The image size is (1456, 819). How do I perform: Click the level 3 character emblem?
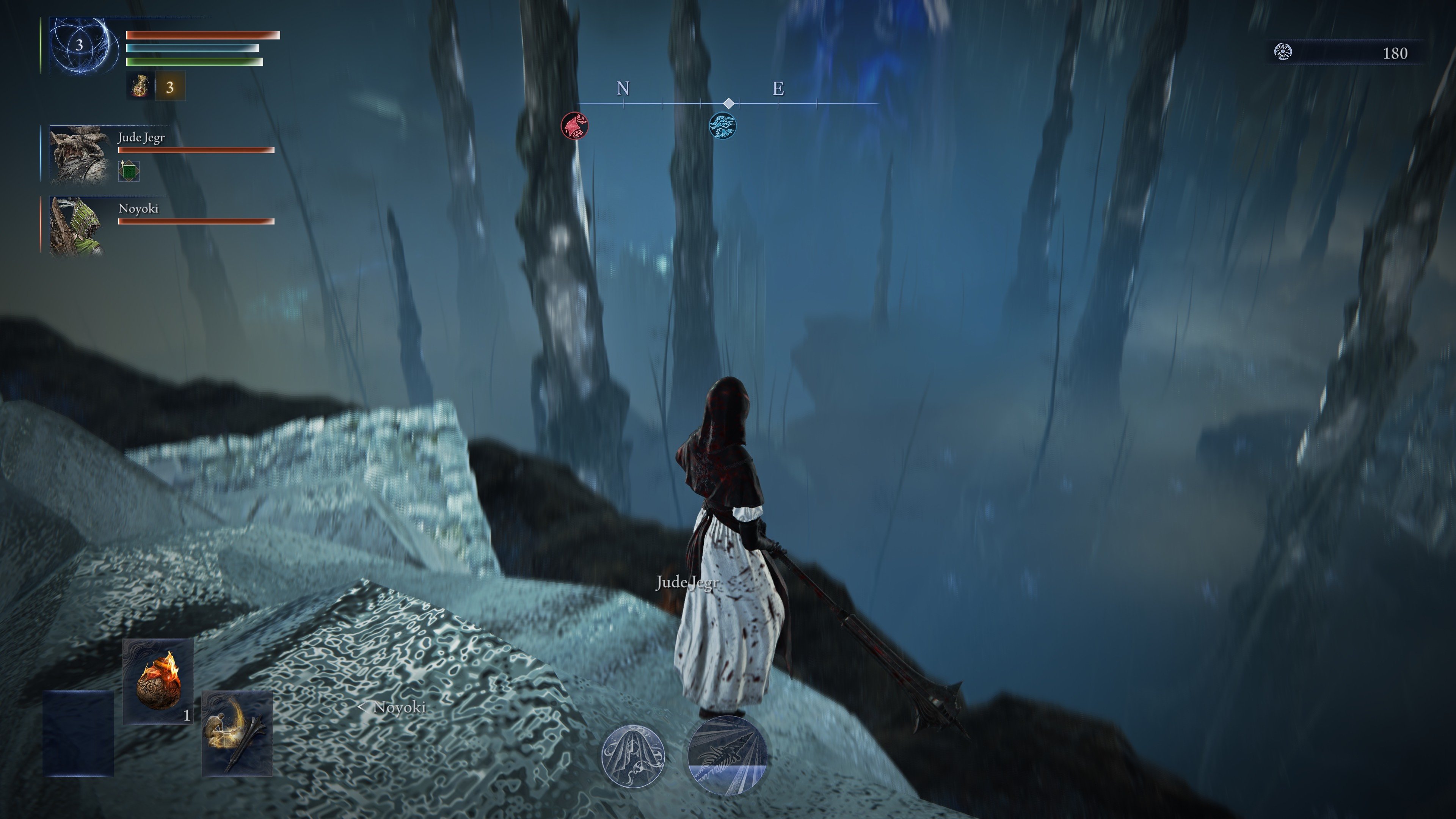click(80, 45)
